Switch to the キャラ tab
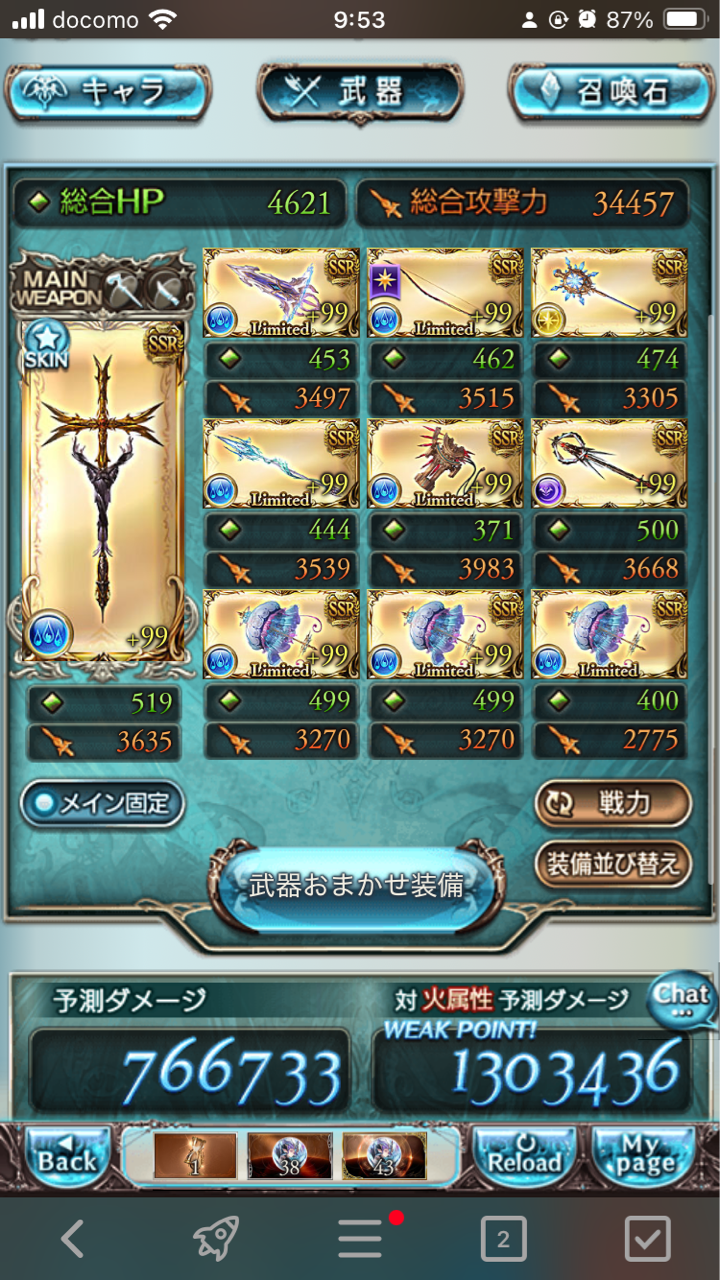The width and height of the screenshot is (720, 1280). click(108, 93)
